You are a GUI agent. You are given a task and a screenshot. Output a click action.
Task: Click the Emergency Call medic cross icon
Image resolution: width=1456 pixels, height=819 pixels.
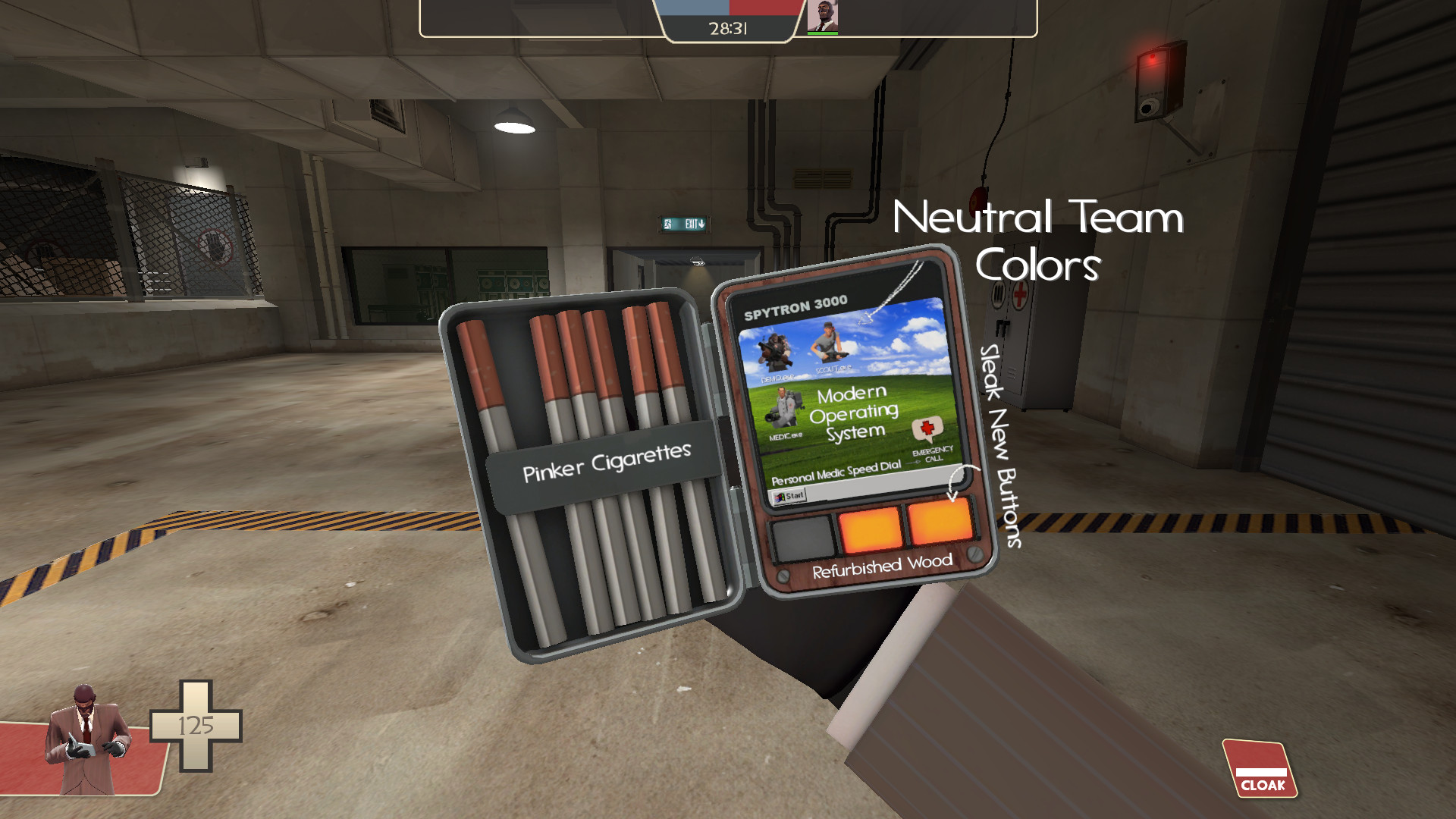[927, 427]
